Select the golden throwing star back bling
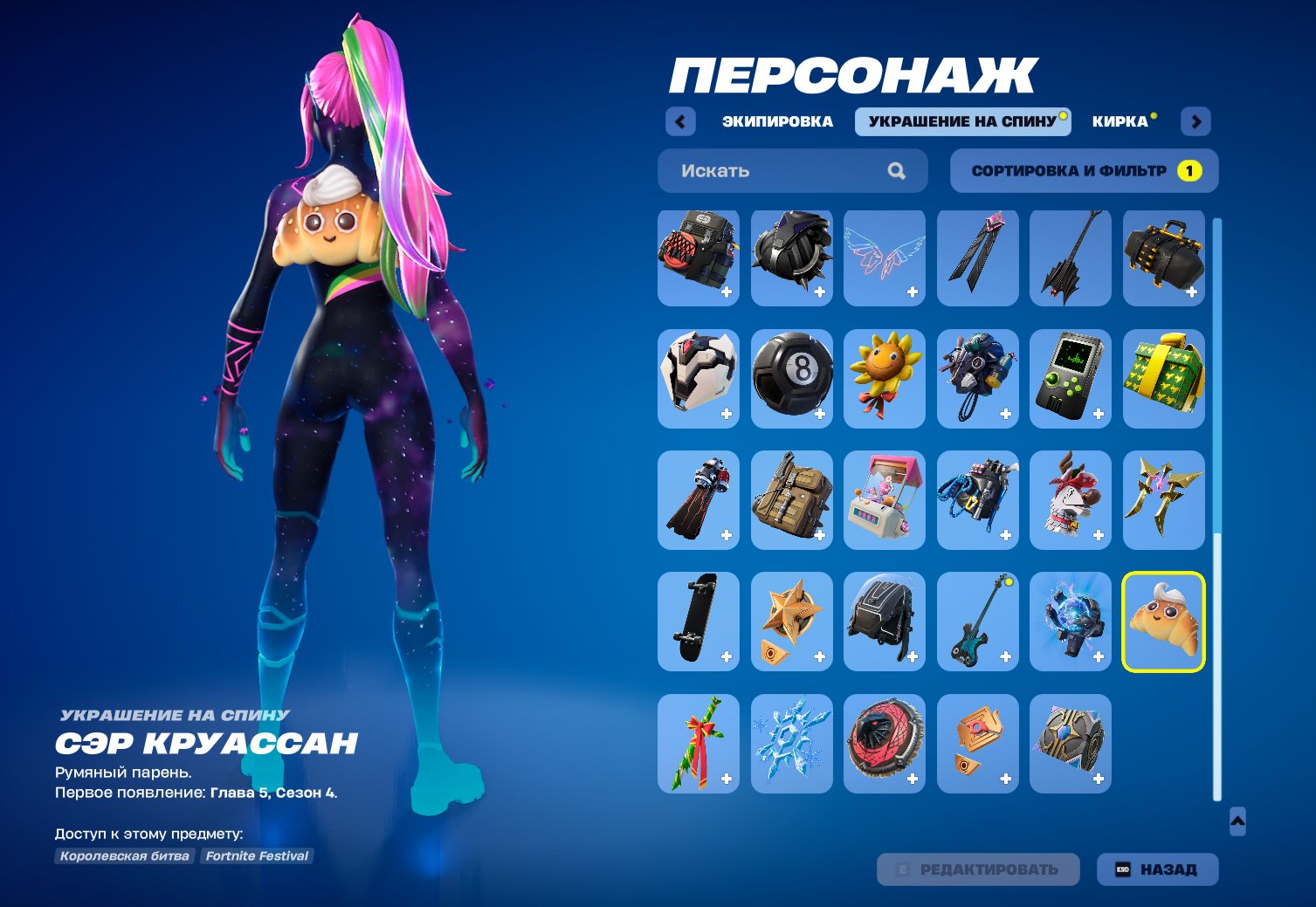Viewport: 1316px width, 907px height. 1164,499
